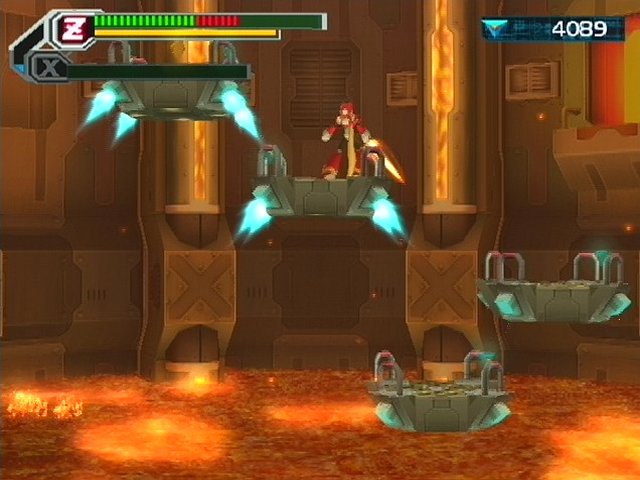The height and width of the screenshot is (480, 640).
Task: Switch to the grey X partner emblem
Action: [x=46, y=68]
